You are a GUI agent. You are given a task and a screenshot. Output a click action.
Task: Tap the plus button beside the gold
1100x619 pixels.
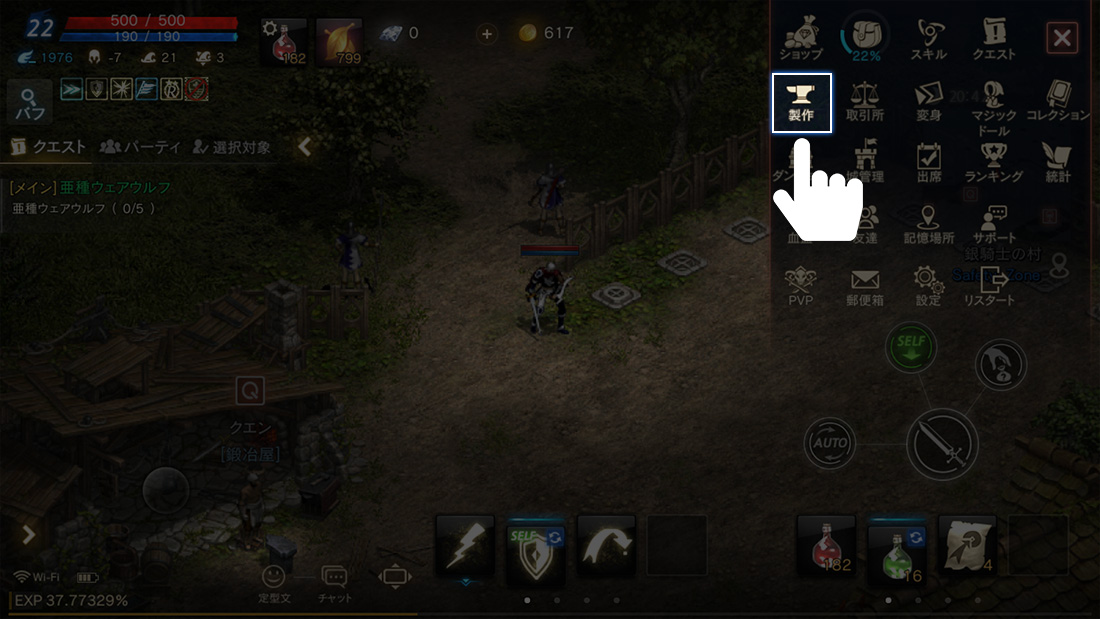(487, 33)
